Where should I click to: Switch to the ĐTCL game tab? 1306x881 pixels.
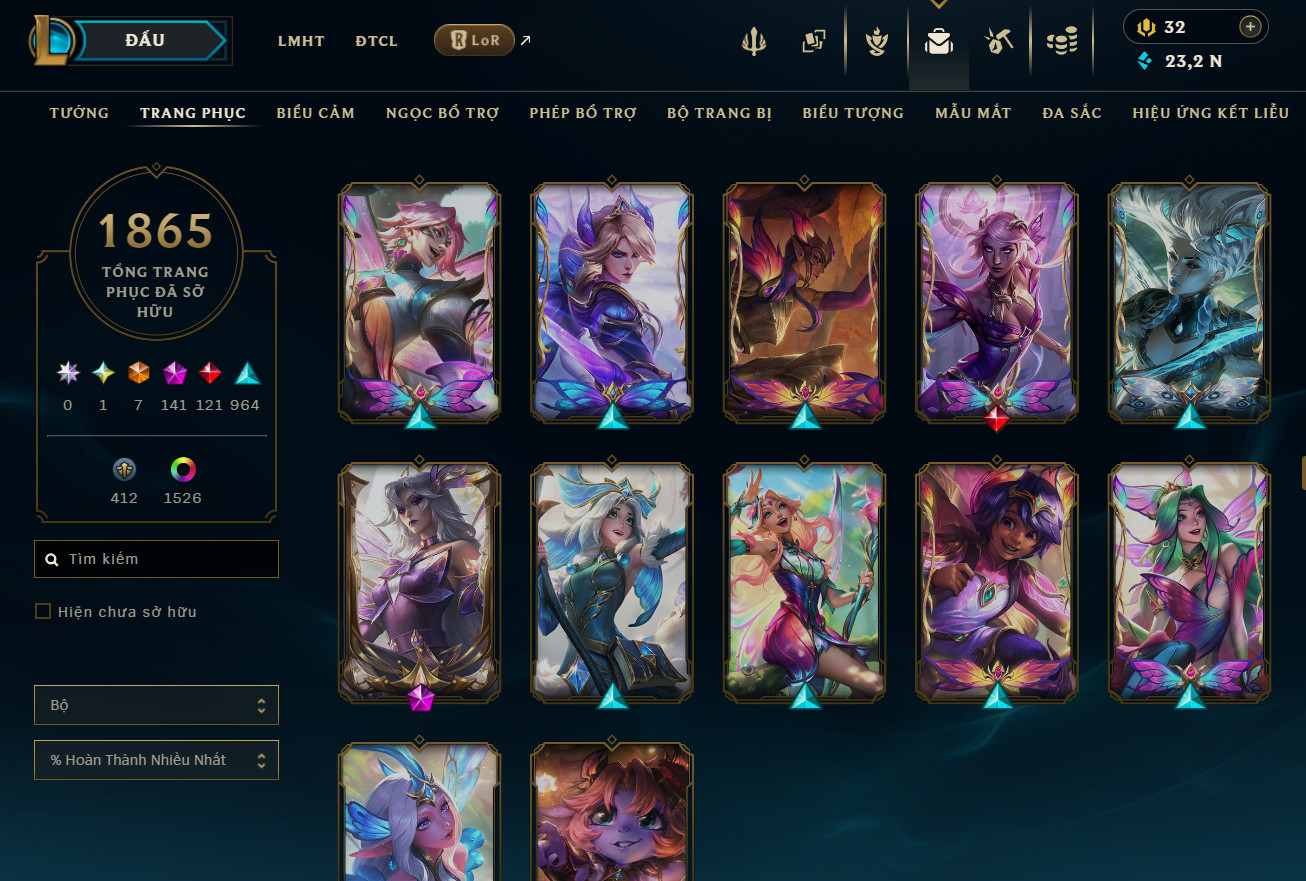(376, 41)
